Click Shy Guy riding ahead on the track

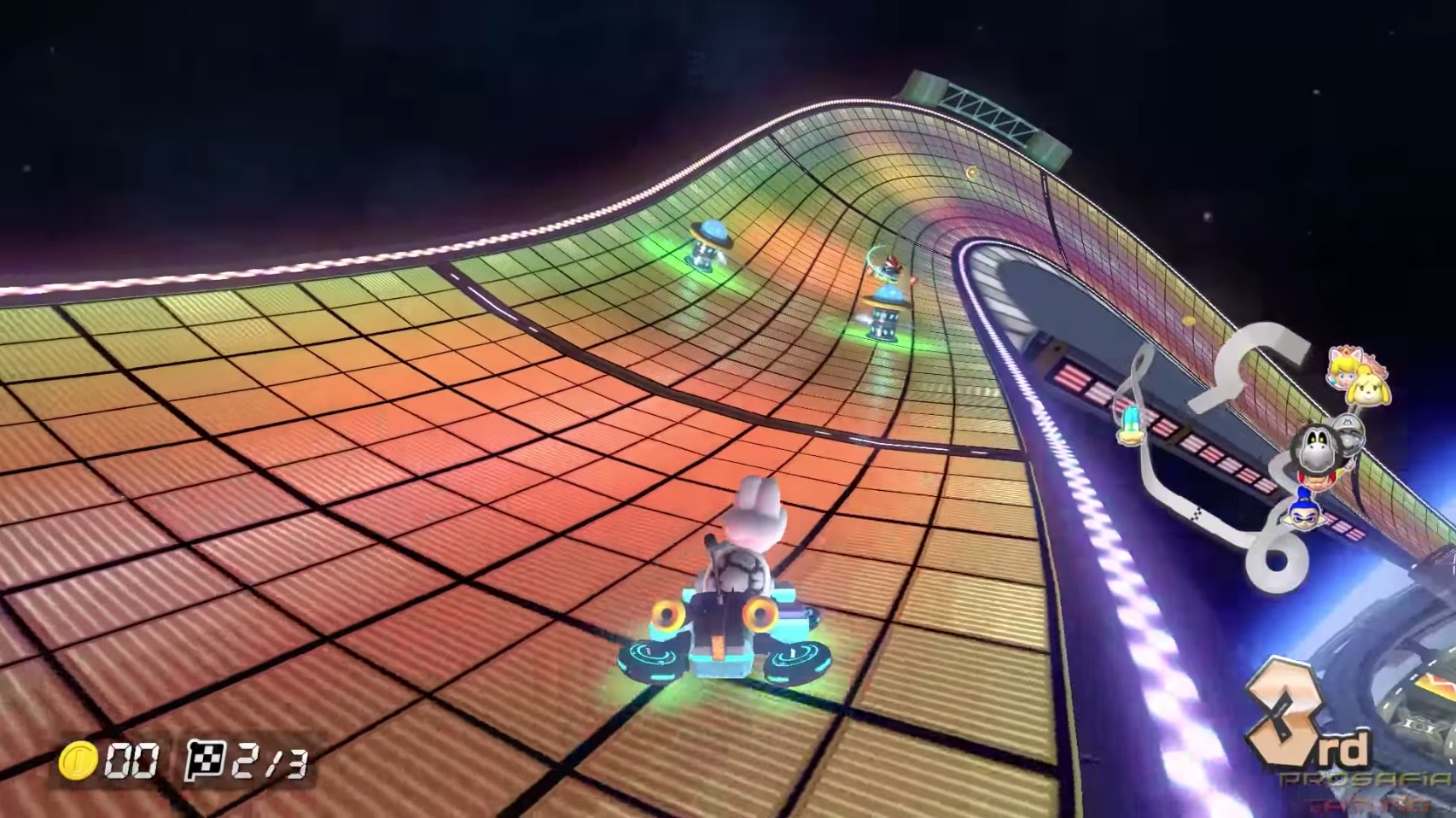pos(890,266)
